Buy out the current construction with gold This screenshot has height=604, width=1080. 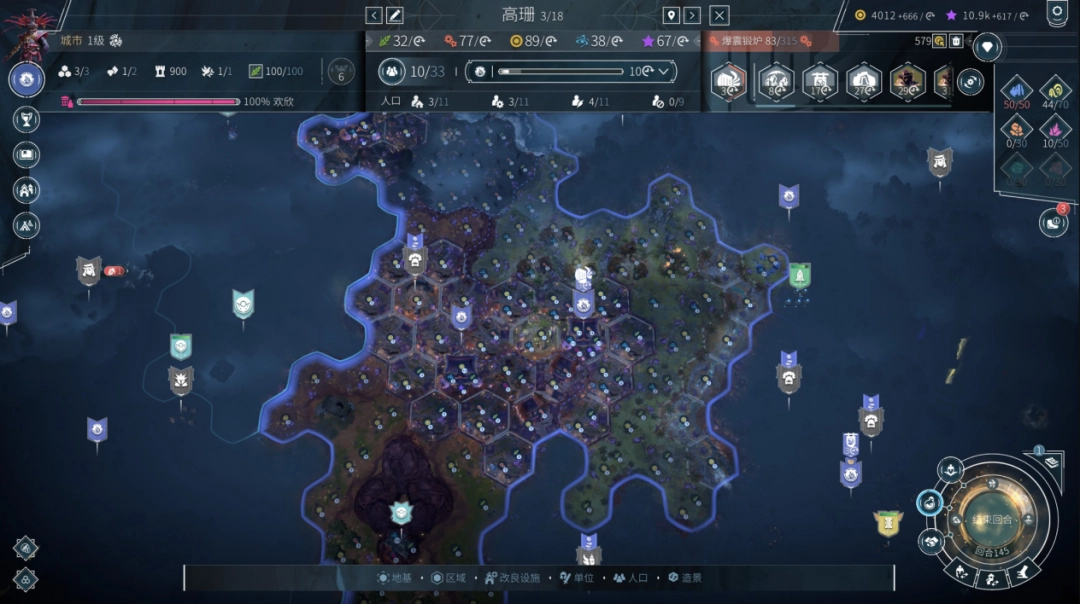[x=939, y=41]
